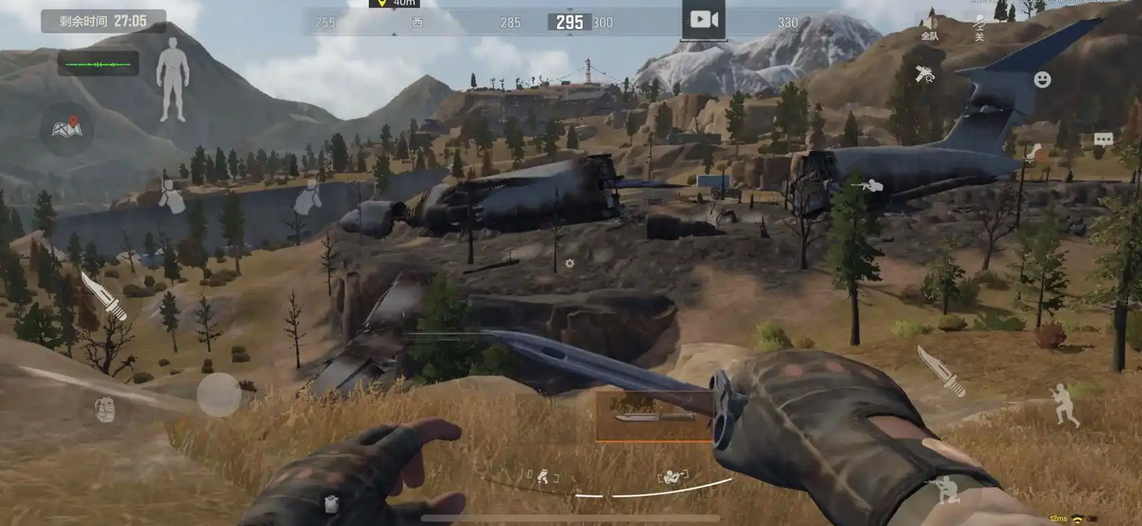Tap the kneeling soldier crouch button
This screenshot has height=526, width=1142.
pos(945,489)
